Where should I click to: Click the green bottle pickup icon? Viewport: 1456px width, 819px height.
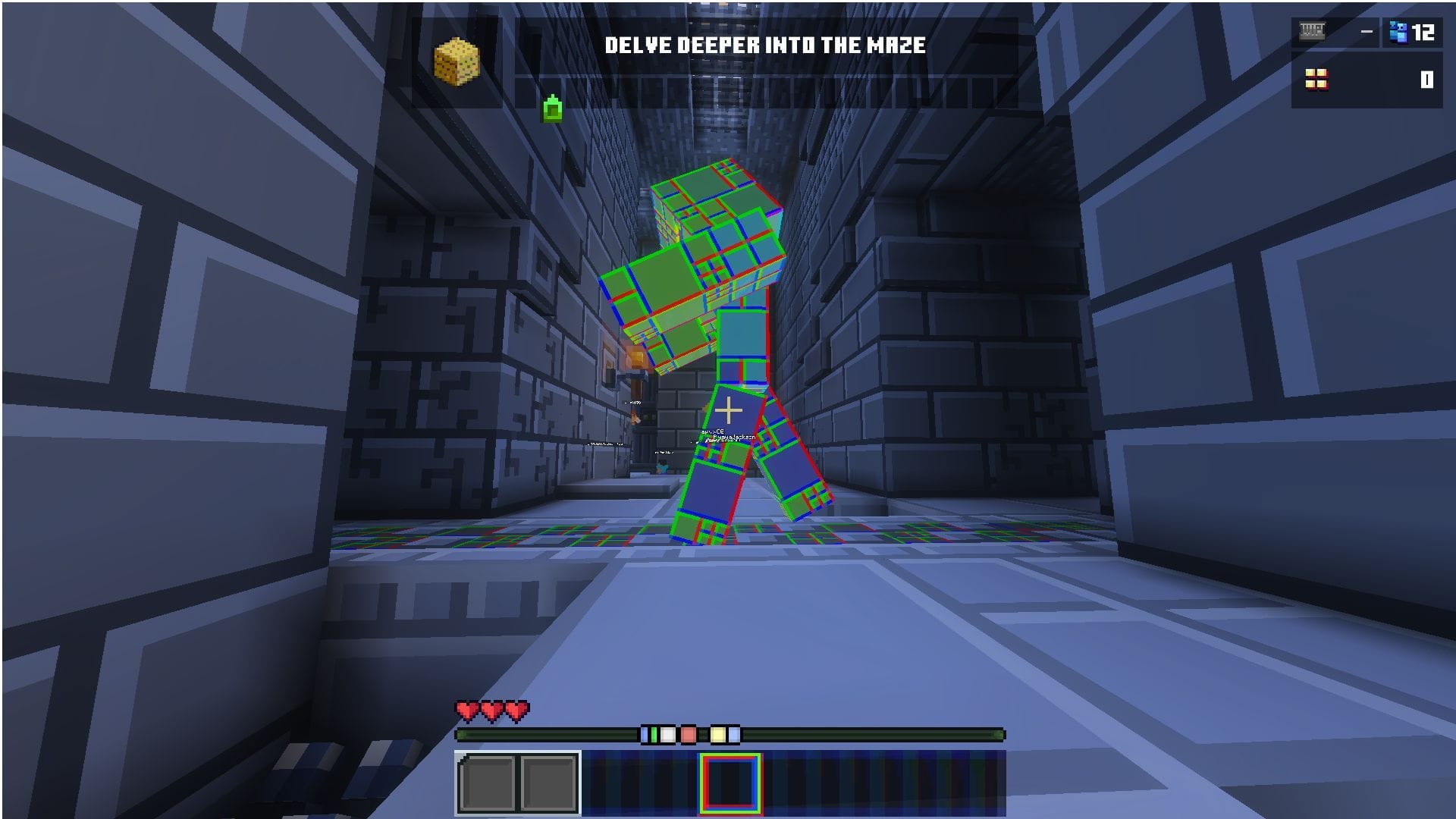(x=551, y=111)
